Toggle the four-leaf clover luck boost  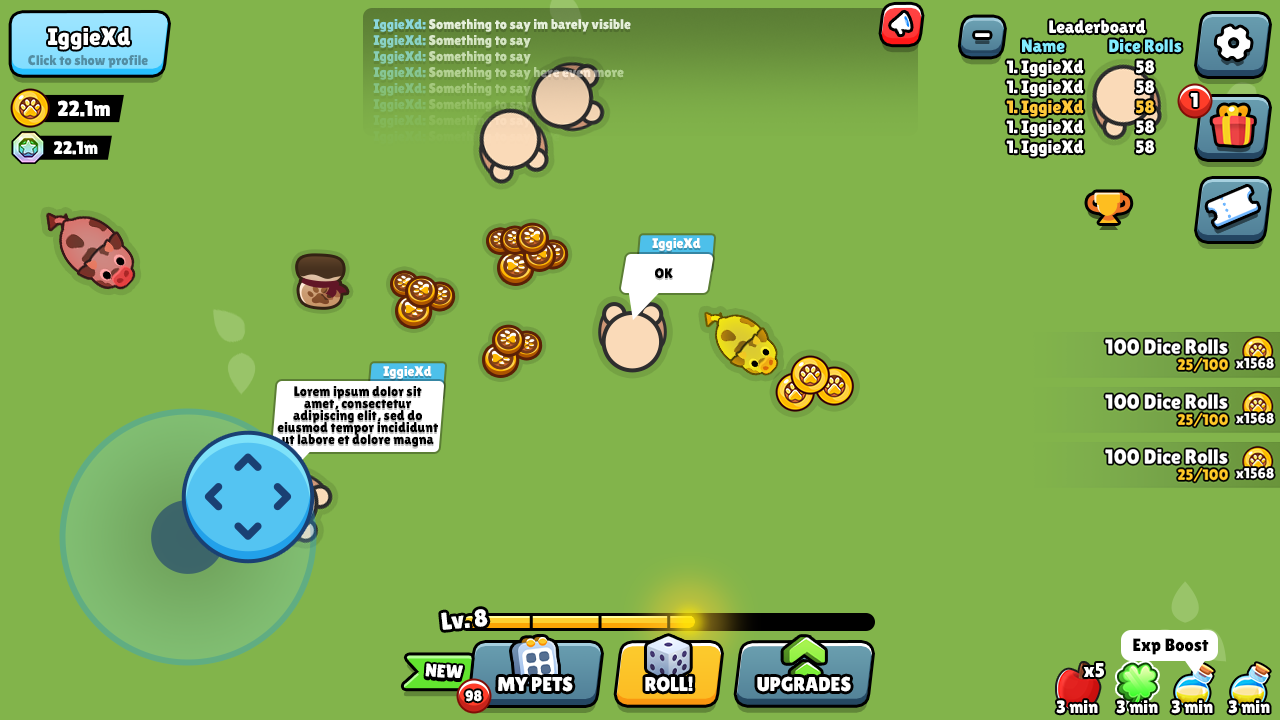(x=1135, y=688)
